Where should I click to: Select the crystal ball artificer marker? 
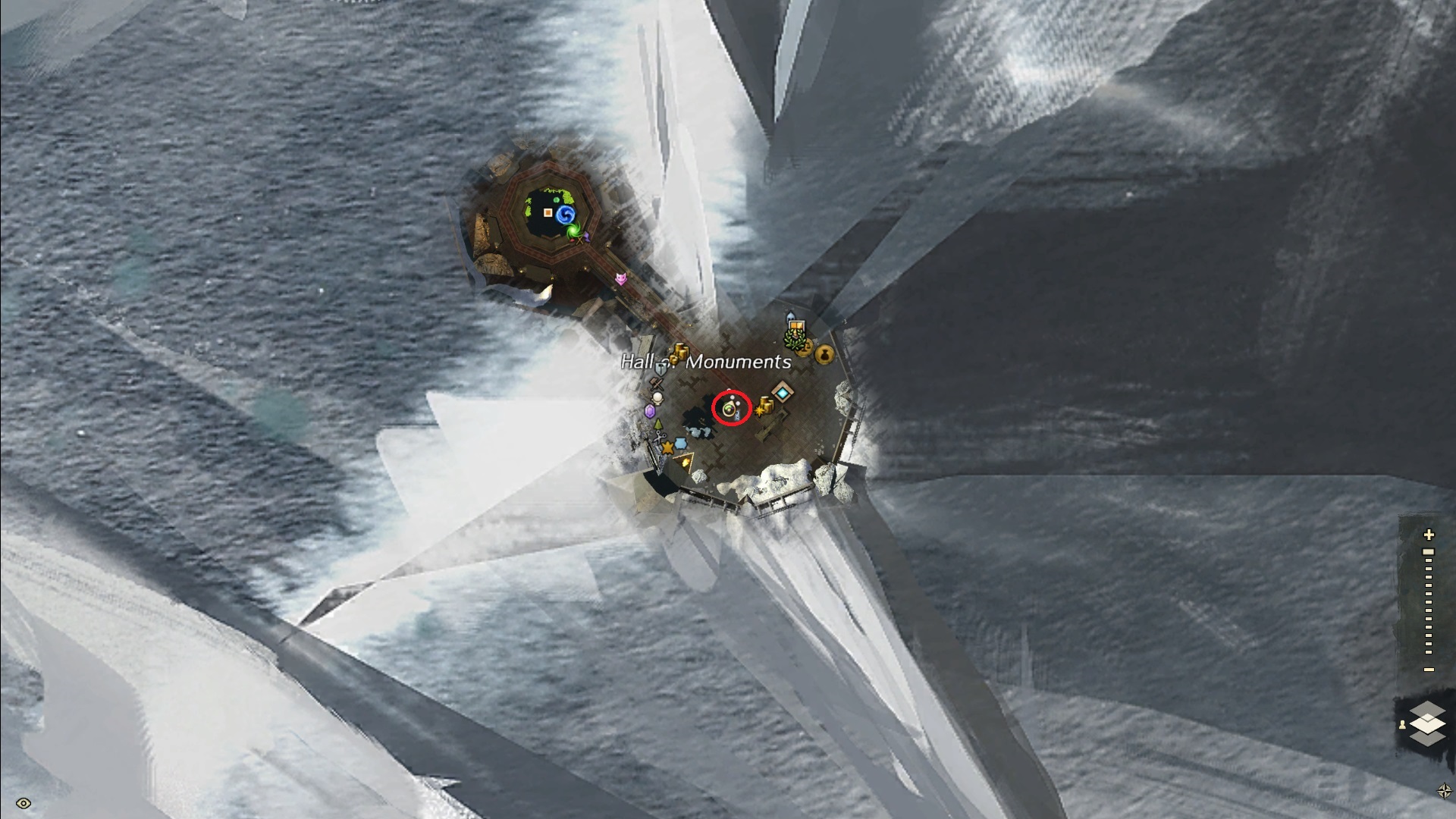tap(657, 397)
